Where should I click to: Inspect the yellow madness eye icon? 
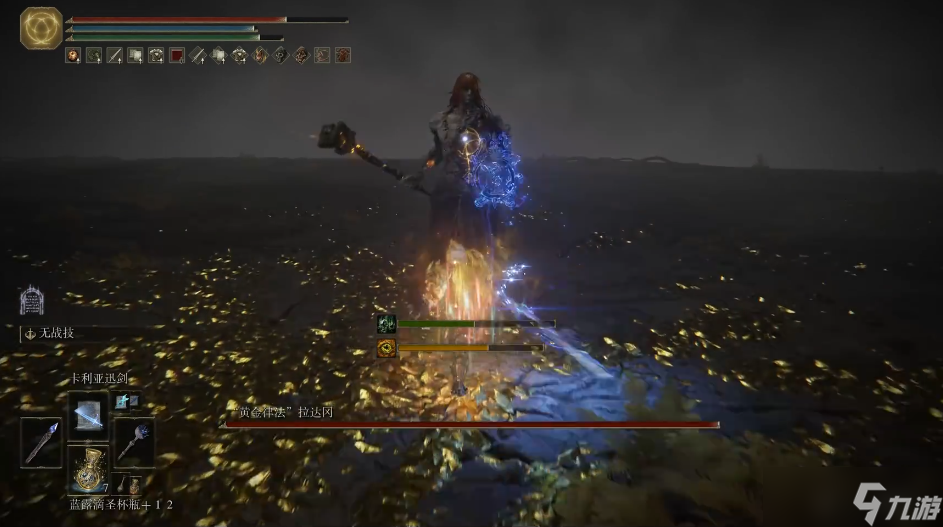(386, 348)
